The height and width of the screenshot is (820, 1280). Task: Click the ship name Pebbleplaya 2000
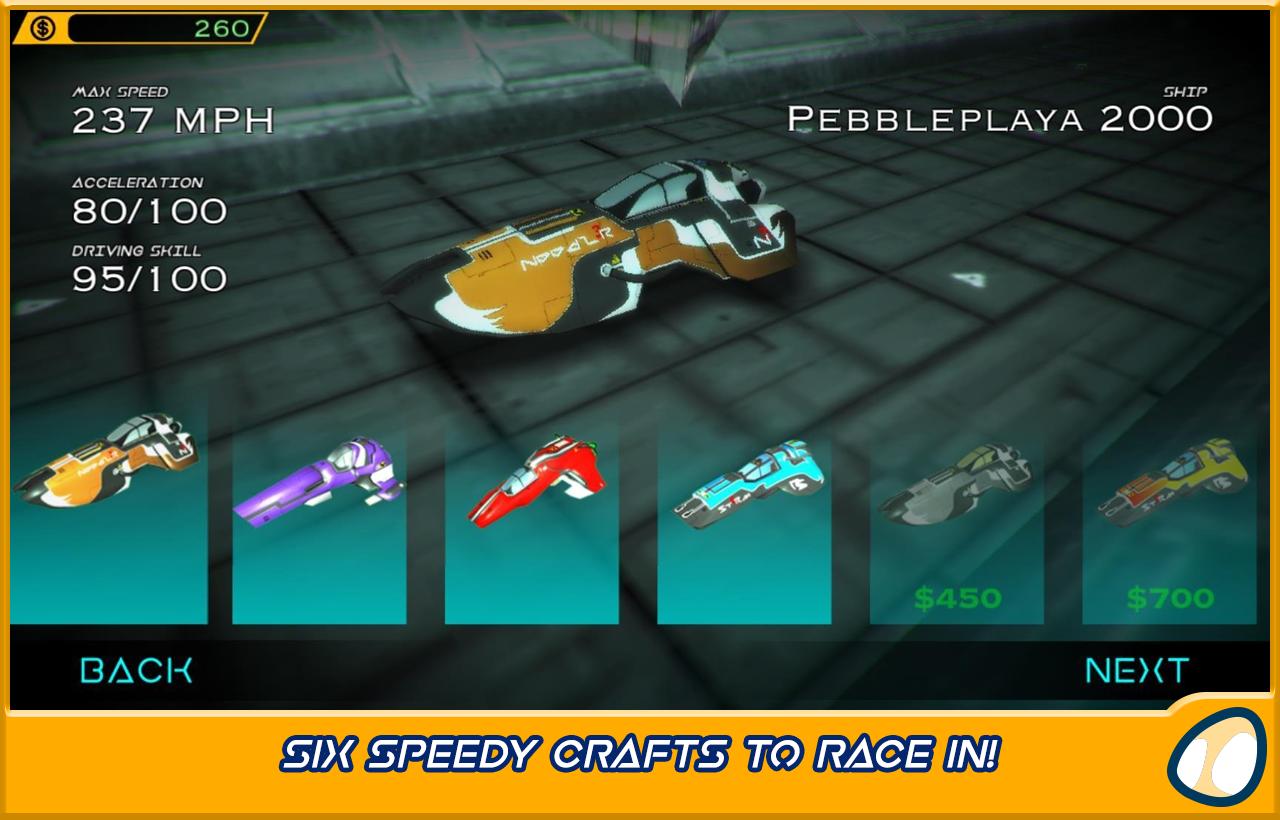coord(998,120)
